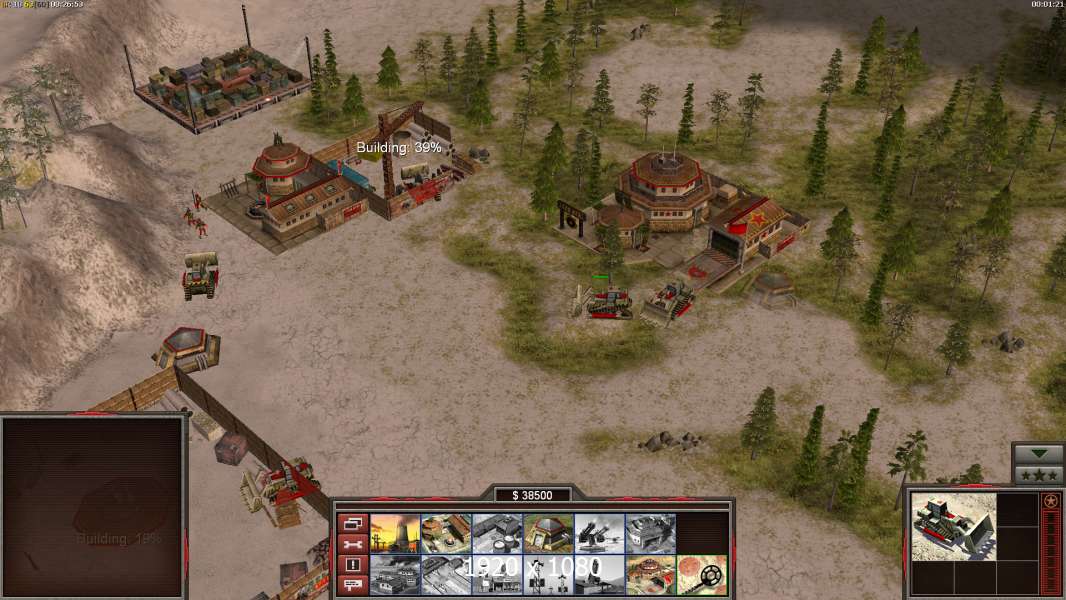Screen dimensions: 1066x600
Task: Queue the Gattling Cannon defense structure
Action: 600,533
